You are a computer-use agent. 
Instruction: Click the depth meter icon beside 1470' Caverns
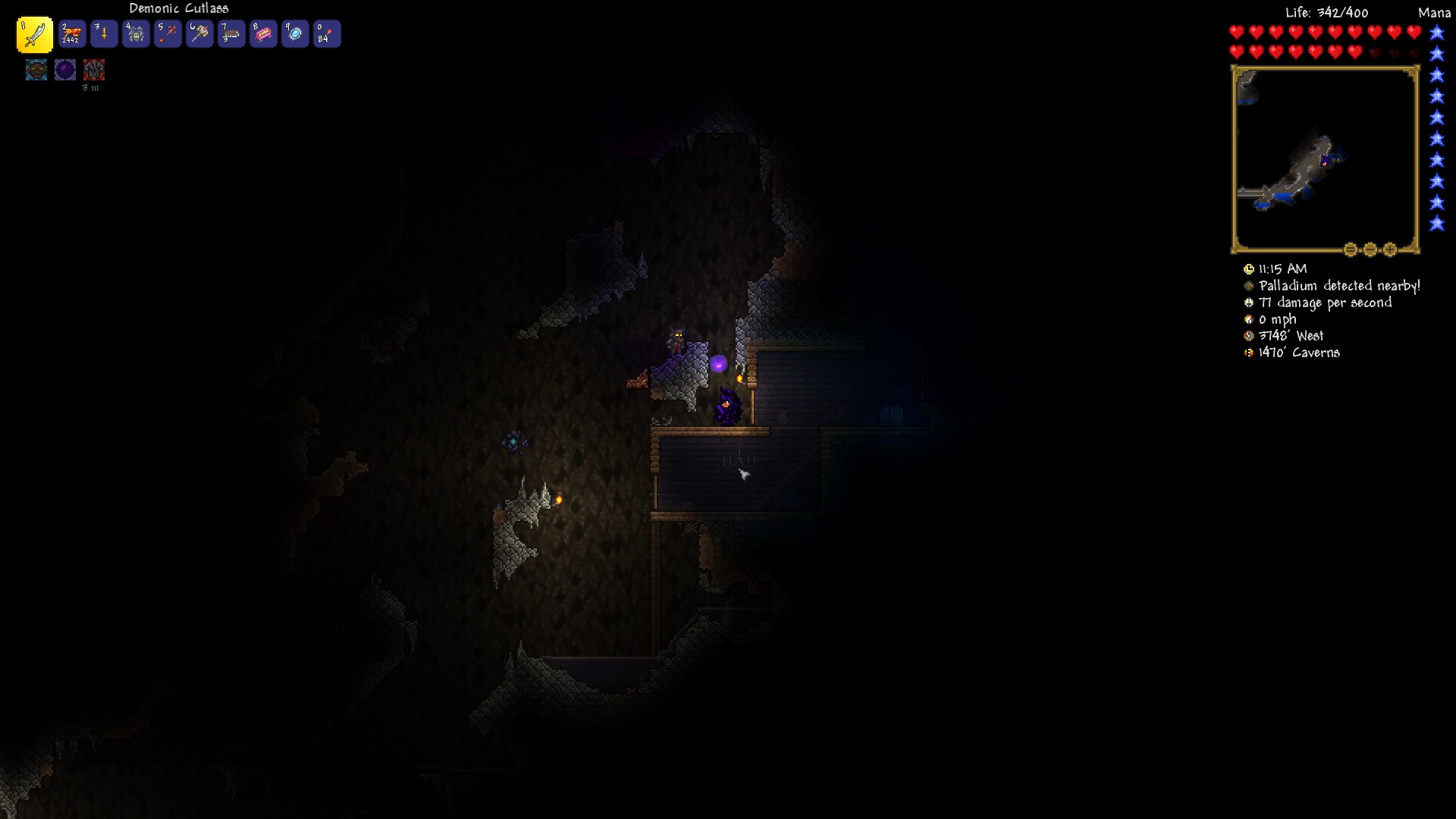click(x=1248, y=353)
